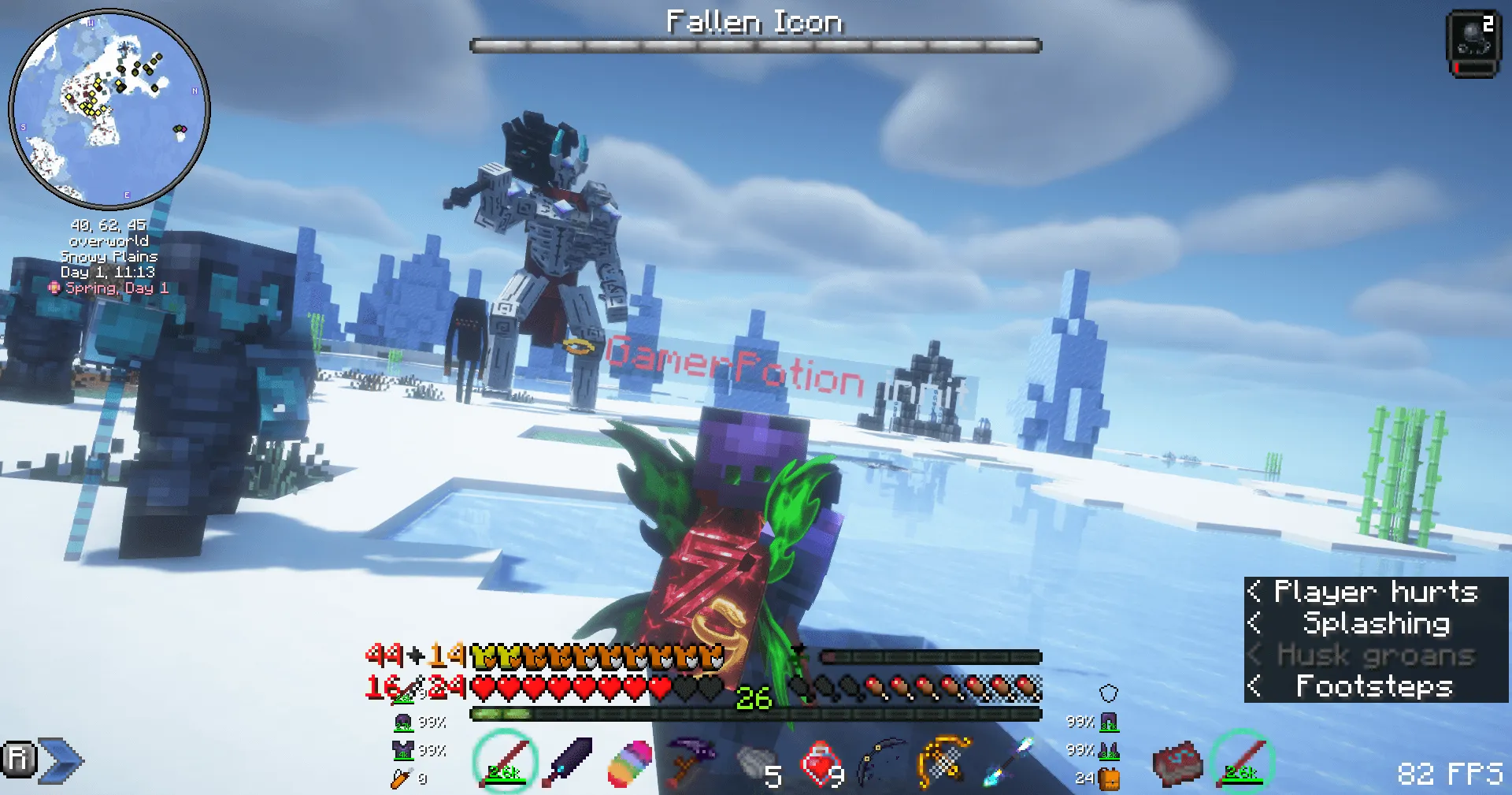Screen dimensions: 1512x795
Task: Mute the Husk groans subtitle entry
Action: (1376, 655)
